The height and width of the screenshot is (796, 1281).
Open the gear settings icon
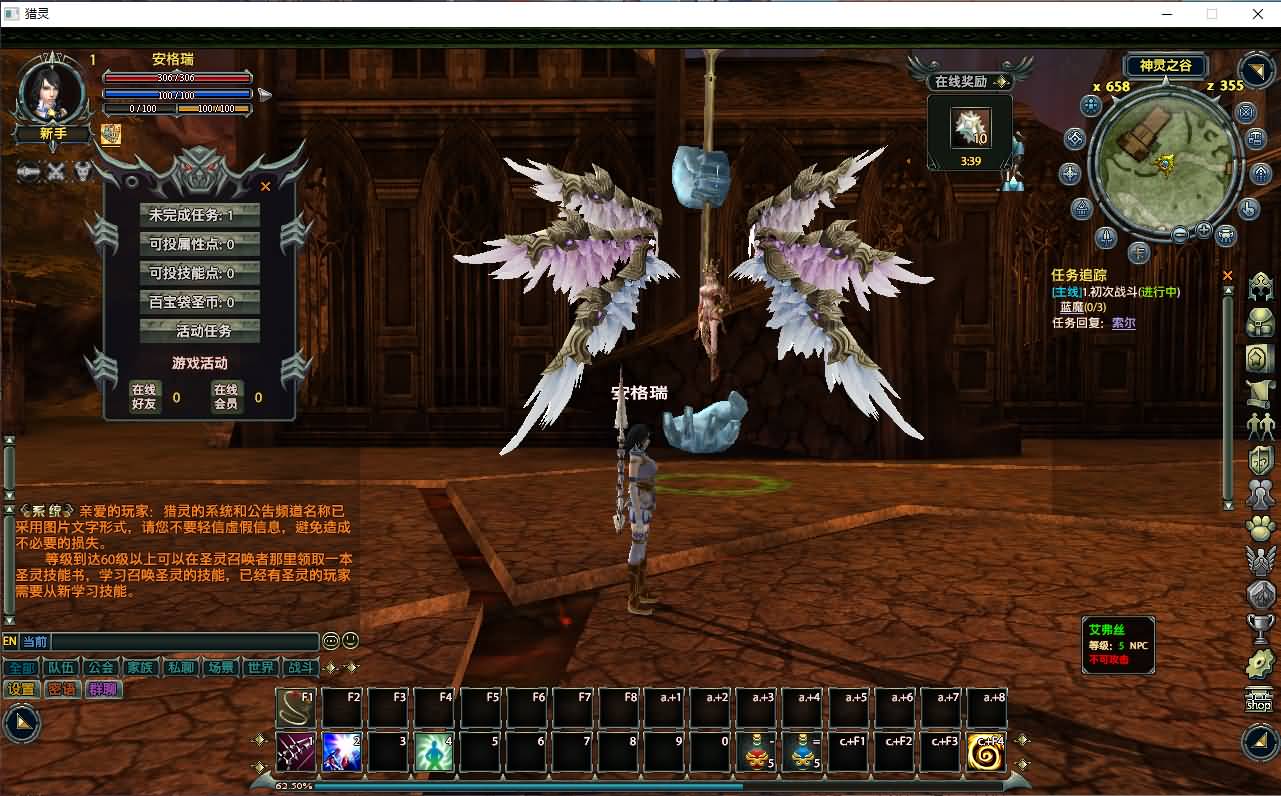click(x=1260, y=663)
